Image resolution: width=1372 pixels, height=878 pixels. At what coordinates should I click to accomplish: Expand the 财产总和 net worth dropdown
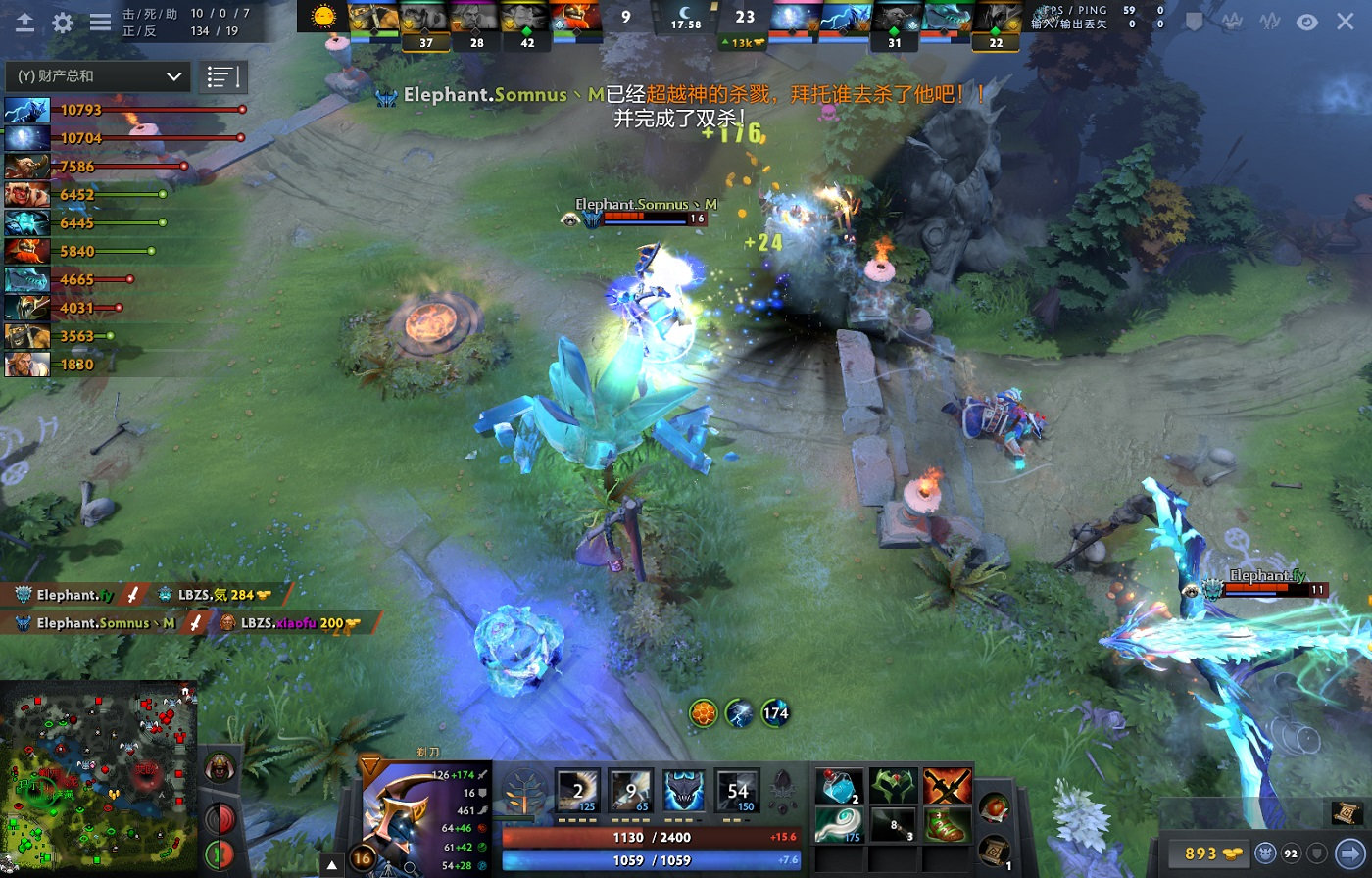click(96, 76)
